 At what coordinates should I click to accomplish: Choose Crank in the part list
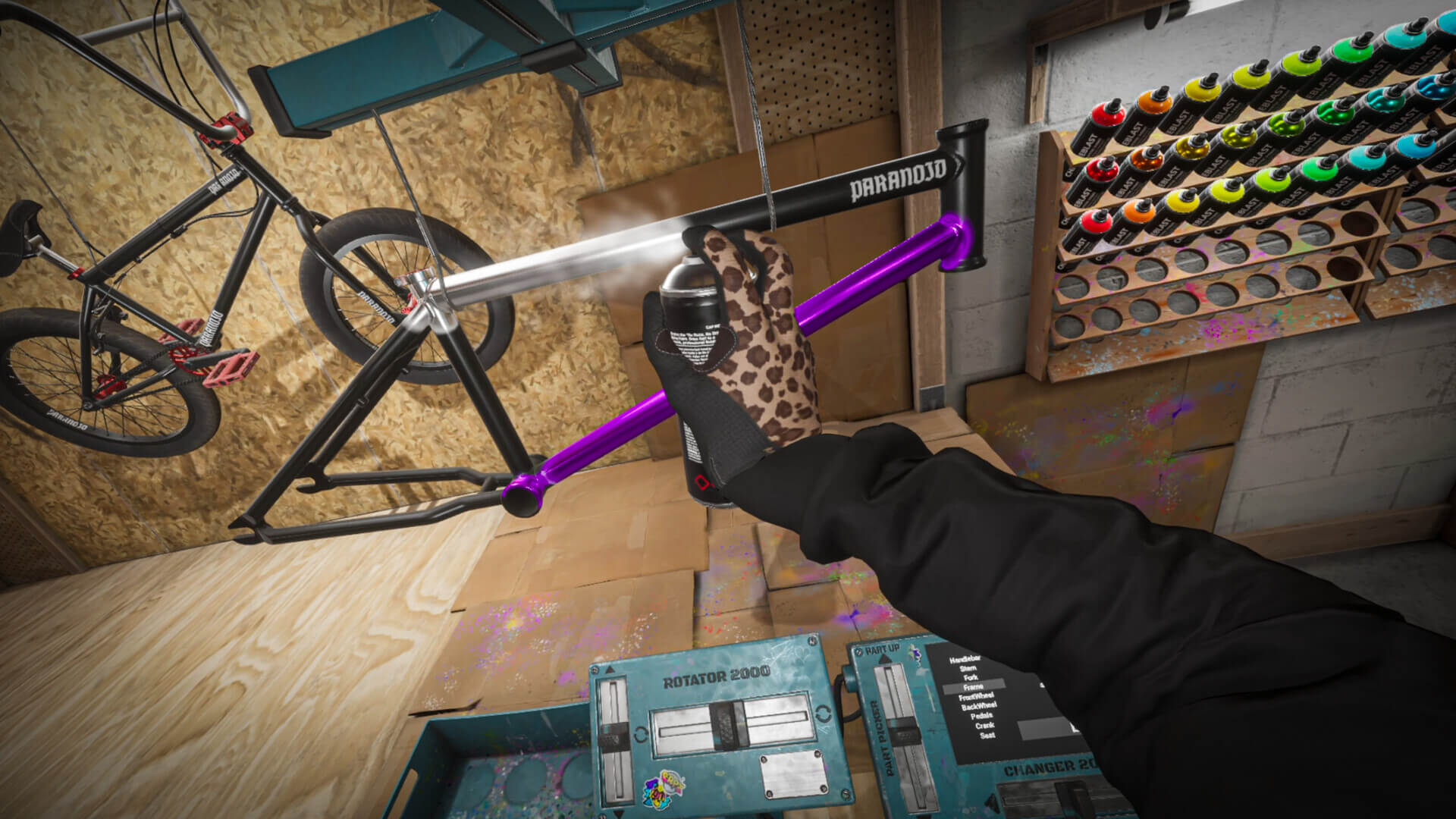(x=984, y=726)
